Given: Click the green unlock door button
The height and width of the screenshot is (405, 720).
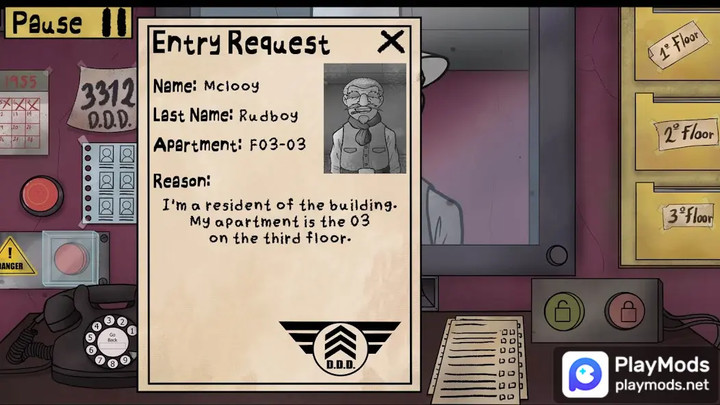Looking at the screenshot, I should 564,311.
